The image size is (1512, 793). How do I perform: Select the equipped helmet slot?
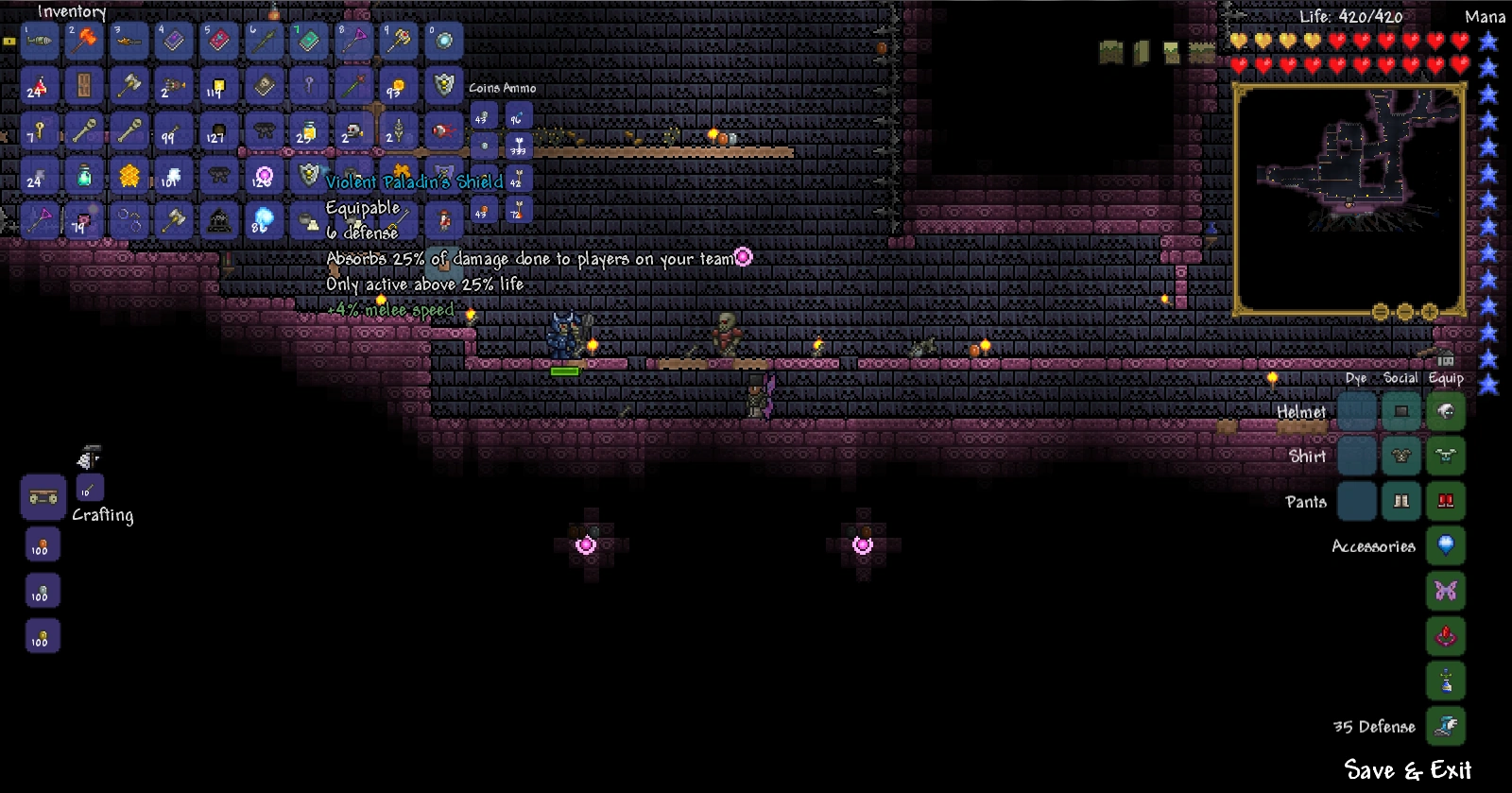click(x=1446, y=411)
